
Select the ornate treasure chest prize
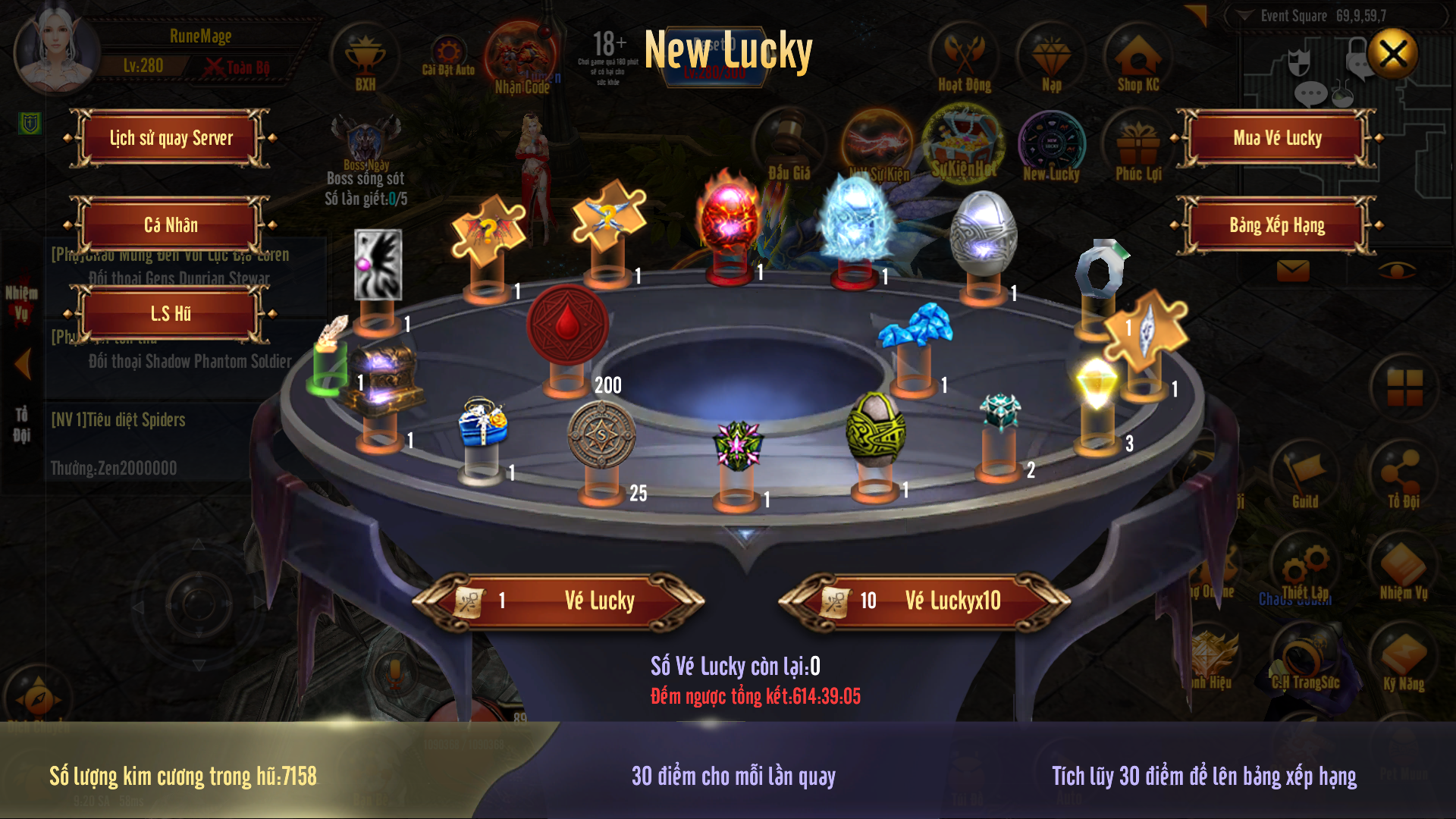pos(381,379)
